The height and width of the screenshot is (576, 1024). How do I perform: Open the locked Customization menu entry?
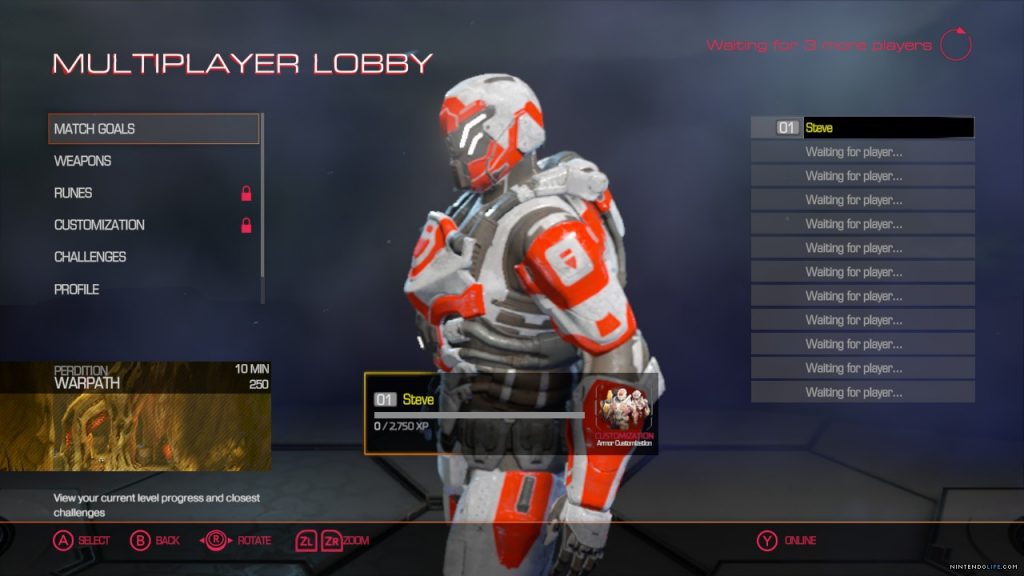[x=99, y=225]
